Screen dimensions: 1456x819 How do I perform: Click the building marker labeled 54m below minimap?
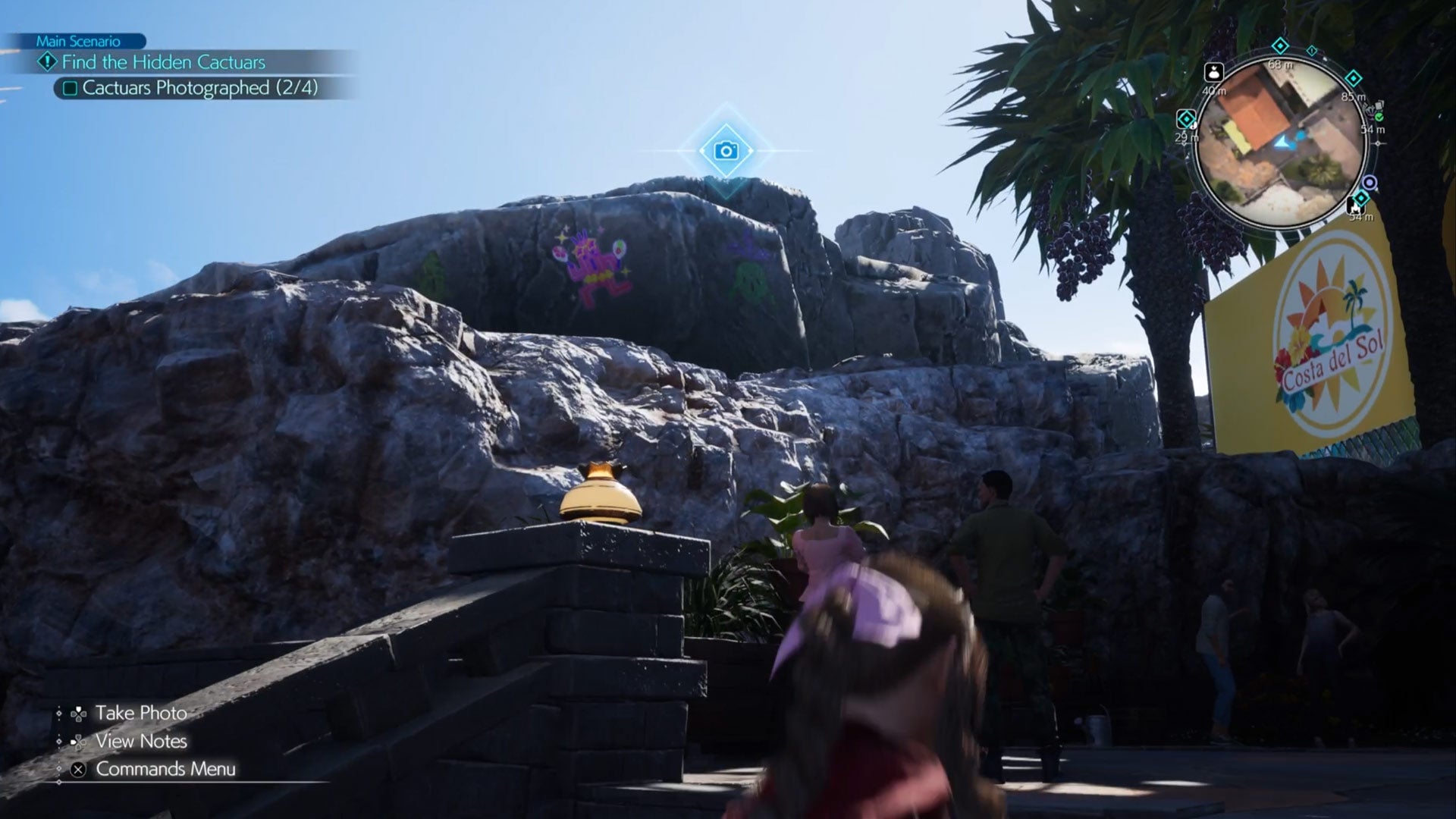pyautogui.click(x=1355, y=207)
